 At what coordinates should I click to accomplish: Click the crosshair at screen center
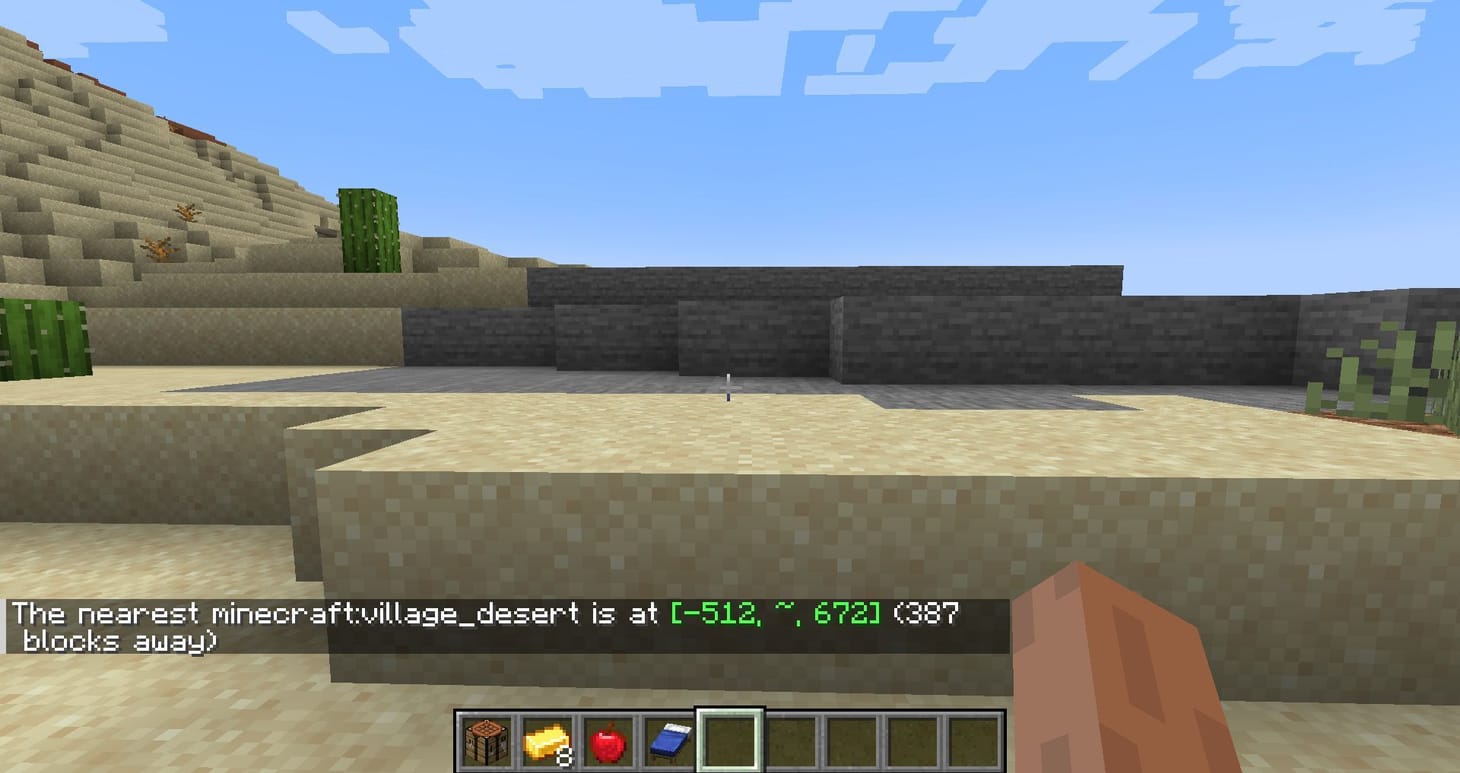click(730, 388)
